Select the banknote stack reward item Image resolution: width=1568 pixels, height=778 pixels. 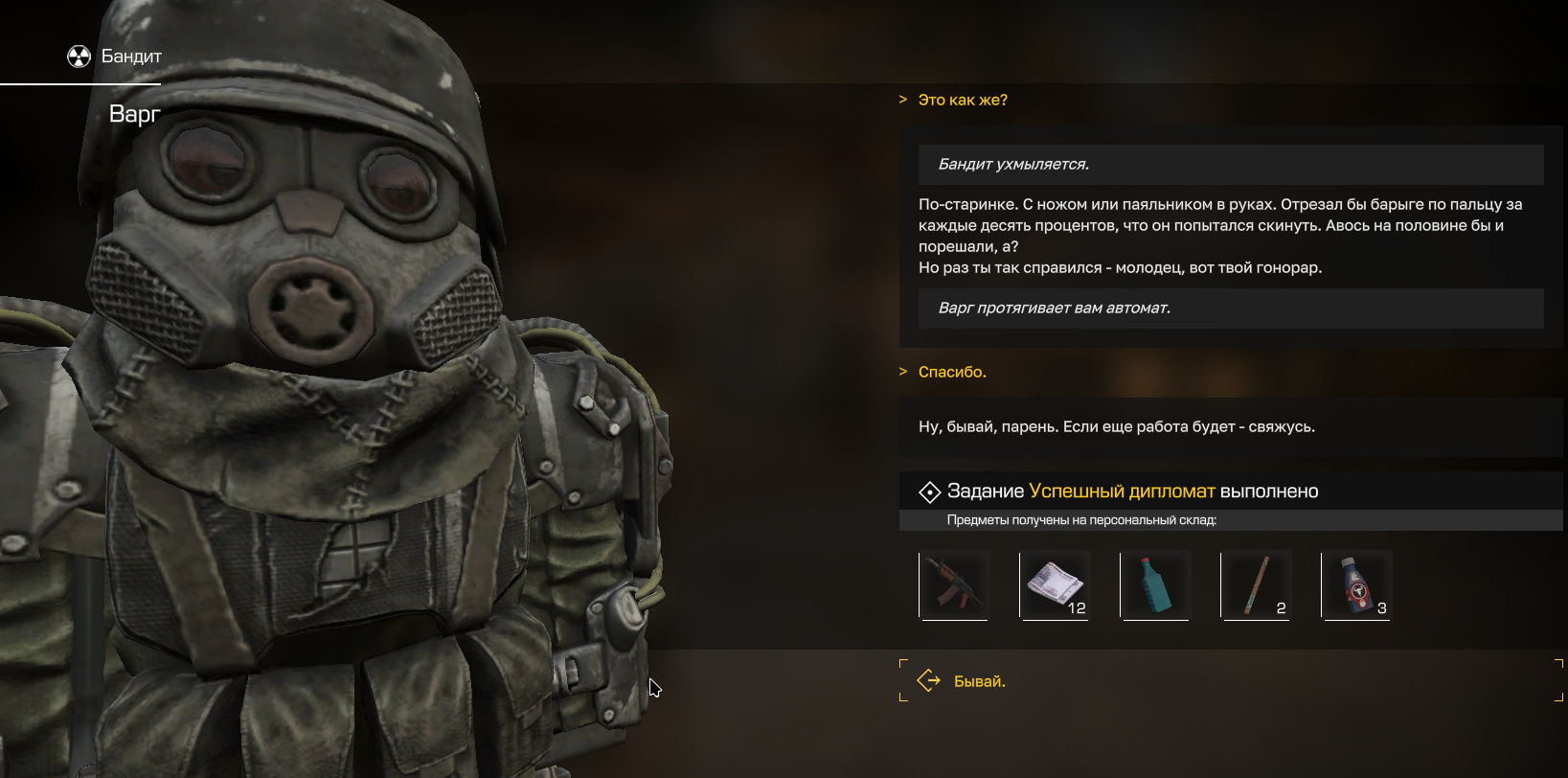1055,585
